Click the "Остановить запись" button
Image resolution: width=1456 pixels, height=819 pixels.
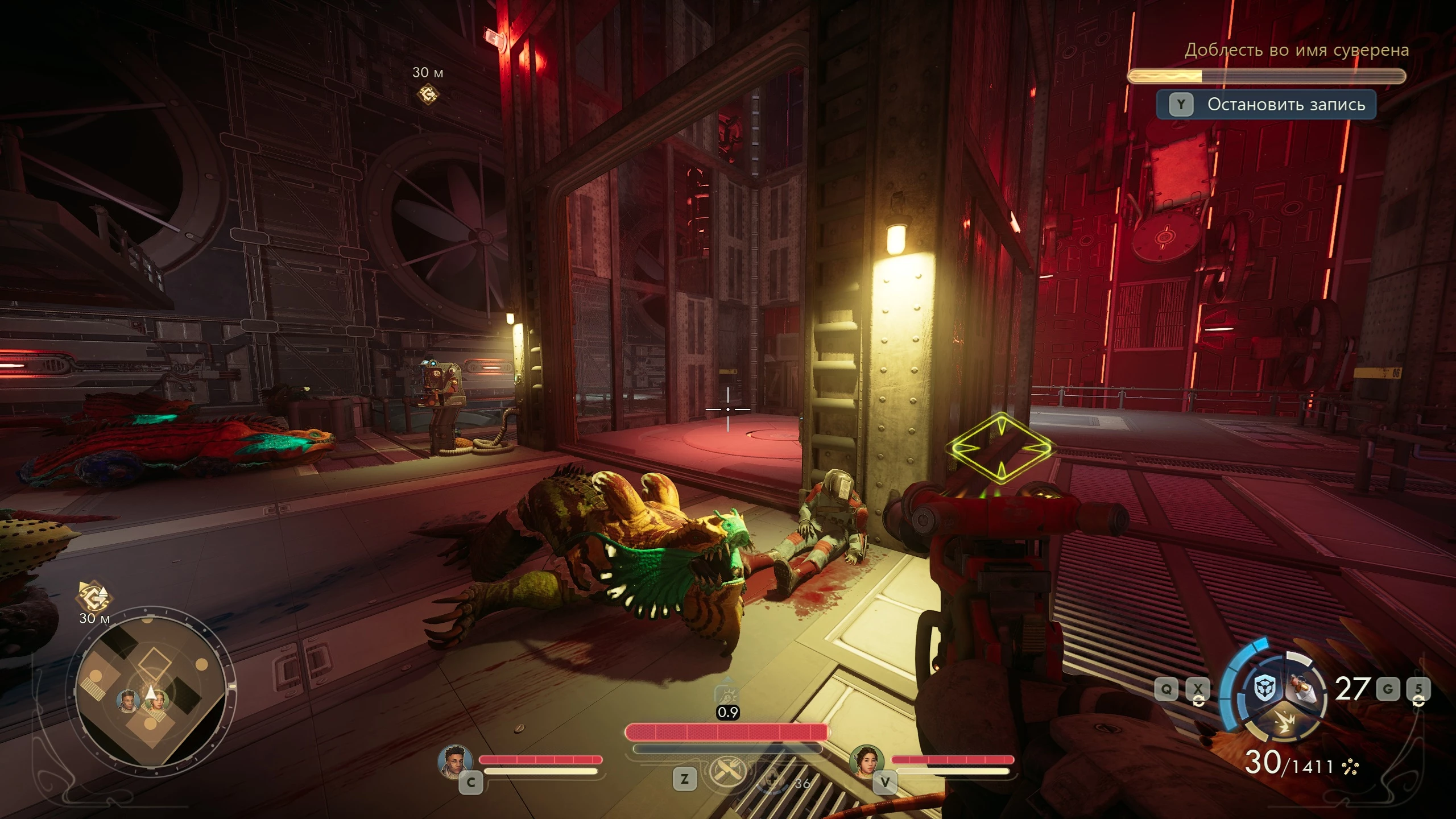[x=1266, y=105]
